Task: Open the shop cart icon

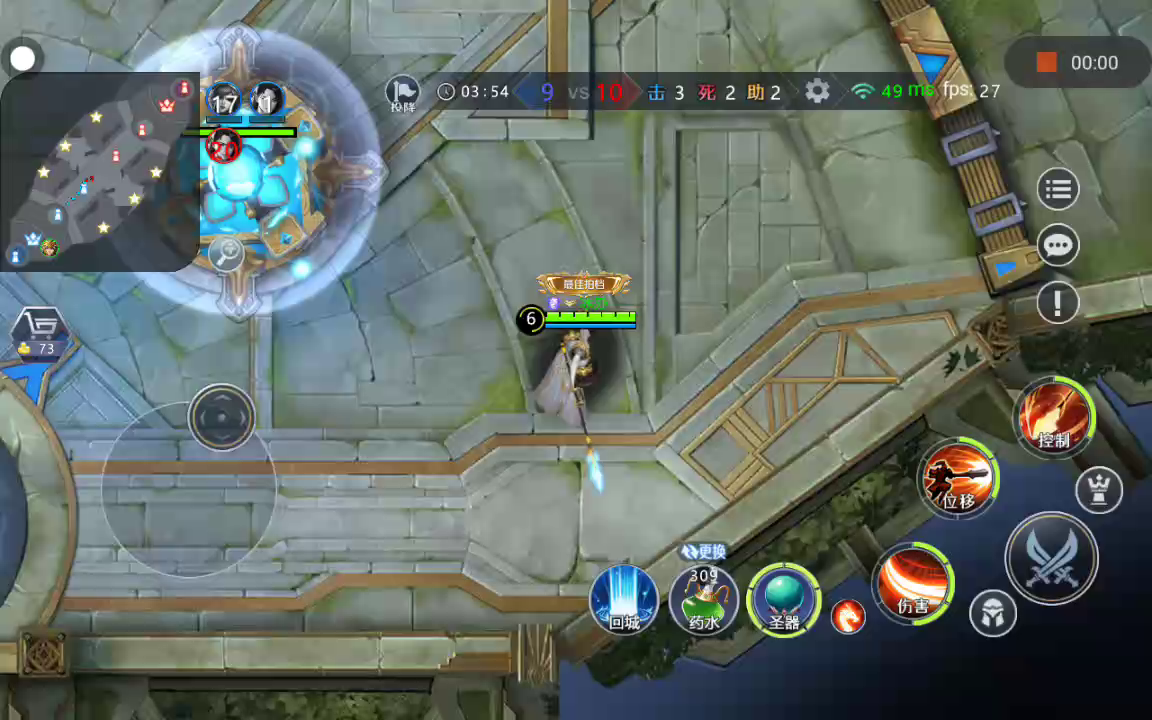Action: pyautogui.click(x=40, y=328)
